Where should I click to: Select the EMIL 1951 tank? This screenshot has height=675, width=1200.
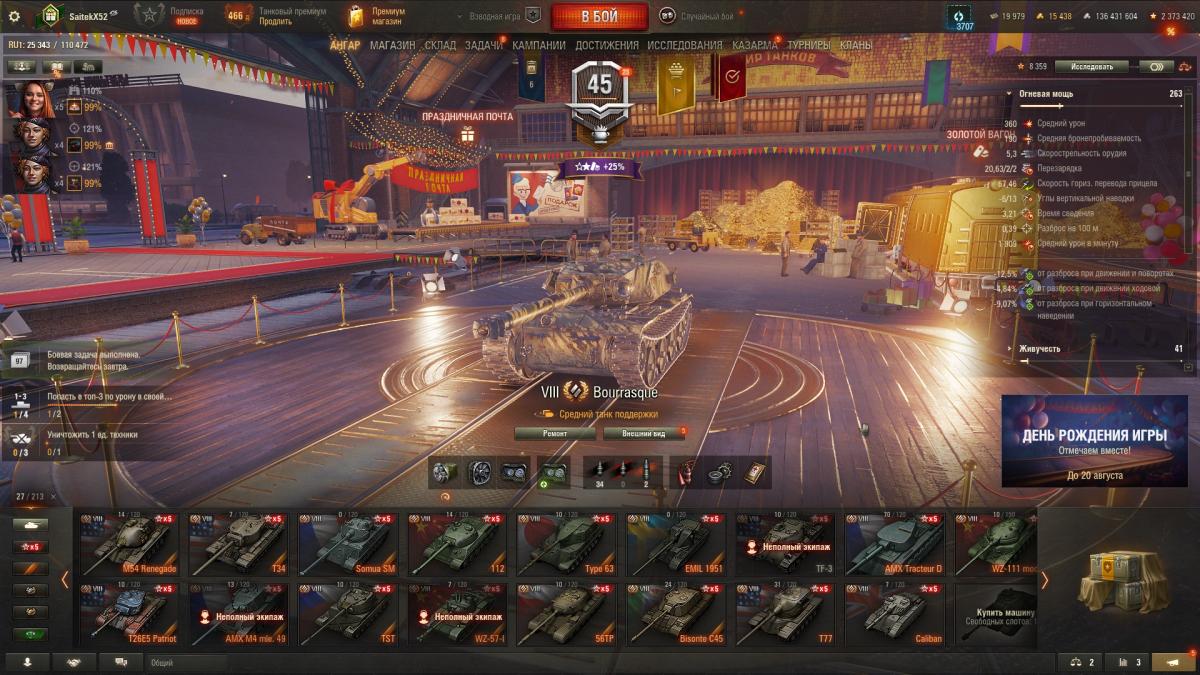tap(675, 545)
